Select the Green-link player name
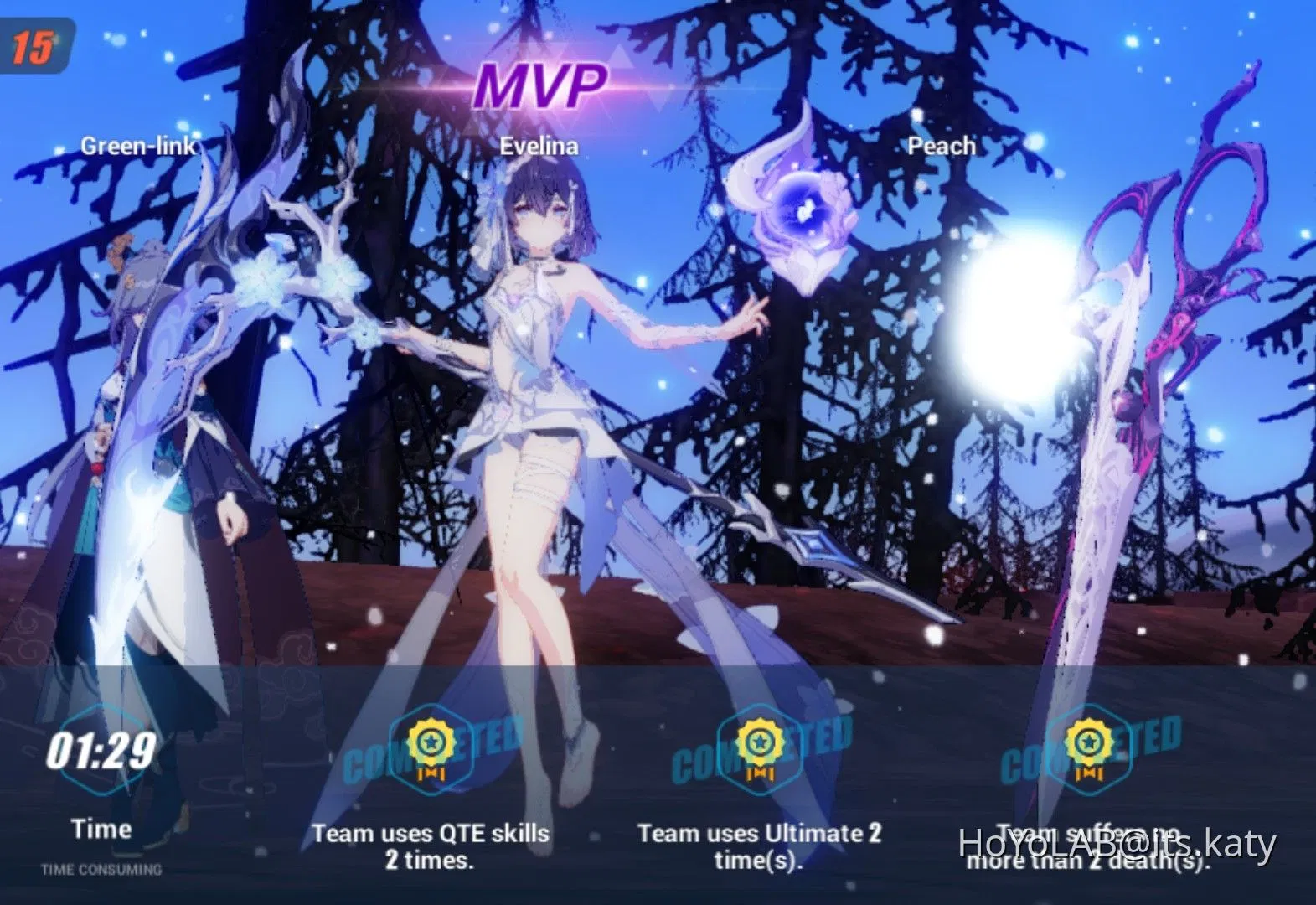Screen dimensions: 1316x905 pyautogui.click(x=139, y=146)
